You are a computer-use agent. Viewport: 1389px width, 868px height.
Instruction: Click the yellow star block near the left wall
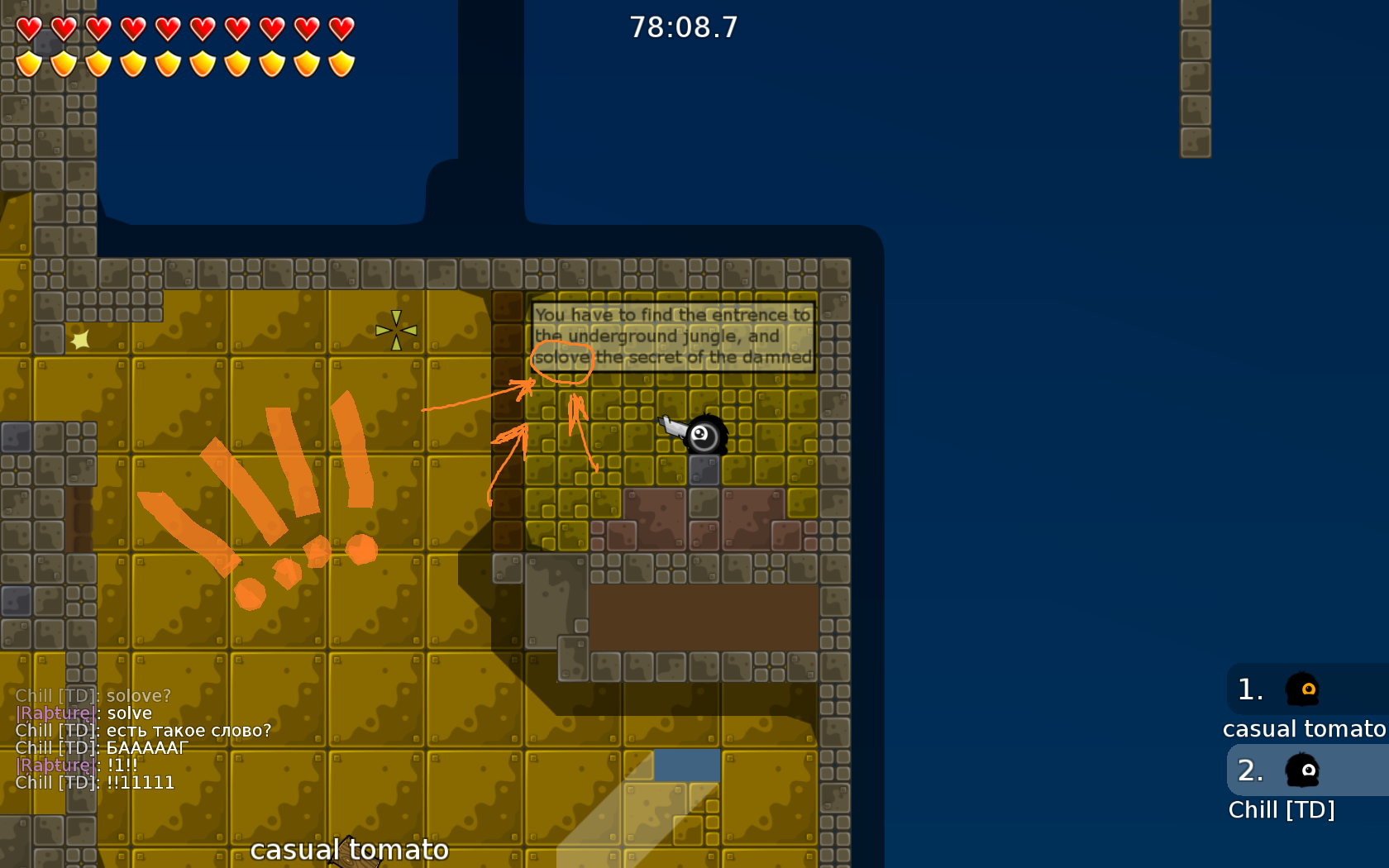[x=79, y=337]
